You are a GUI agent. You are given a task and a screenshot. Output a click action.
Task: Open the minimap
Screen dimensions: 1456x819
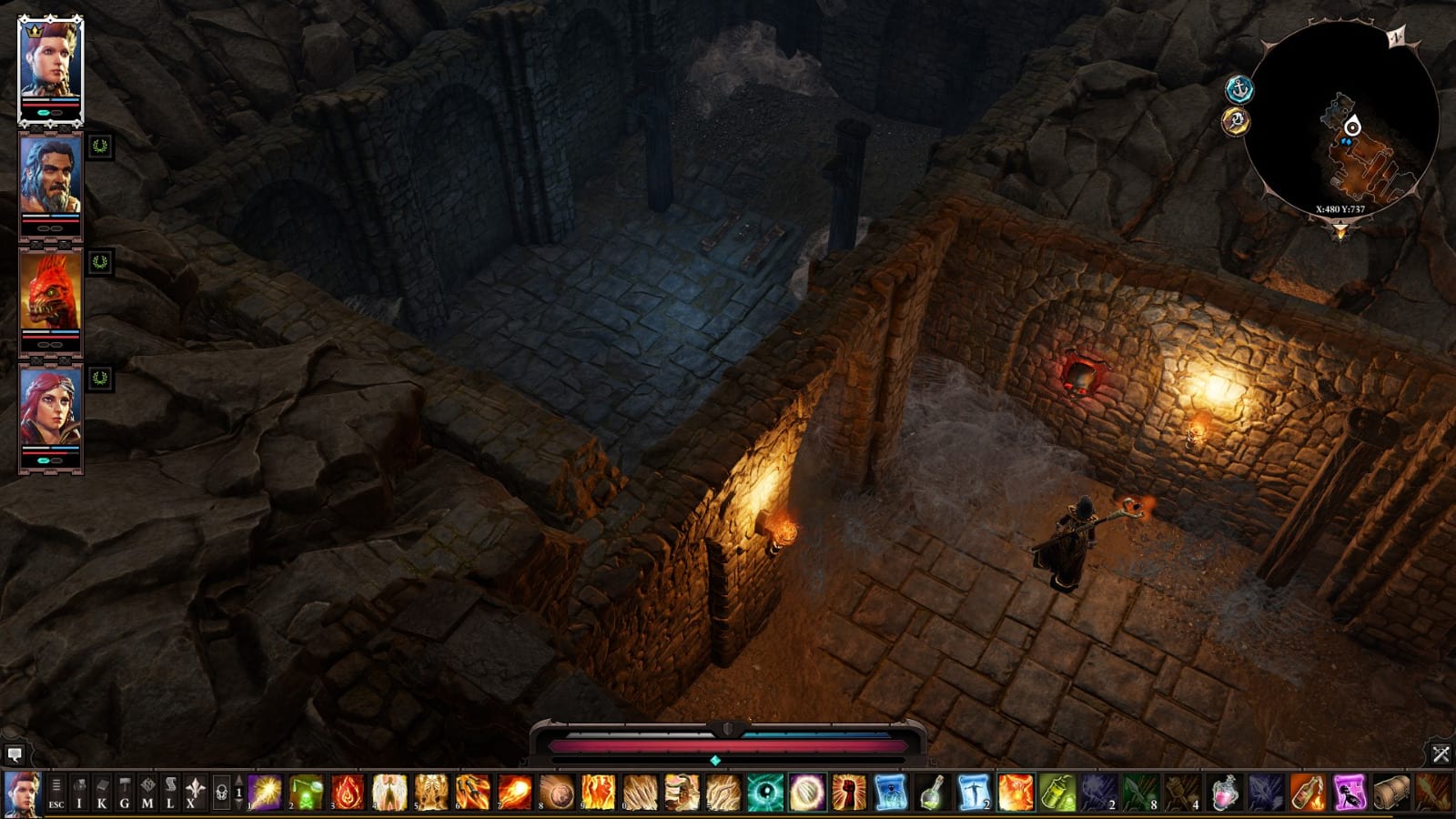(1340, 115)
